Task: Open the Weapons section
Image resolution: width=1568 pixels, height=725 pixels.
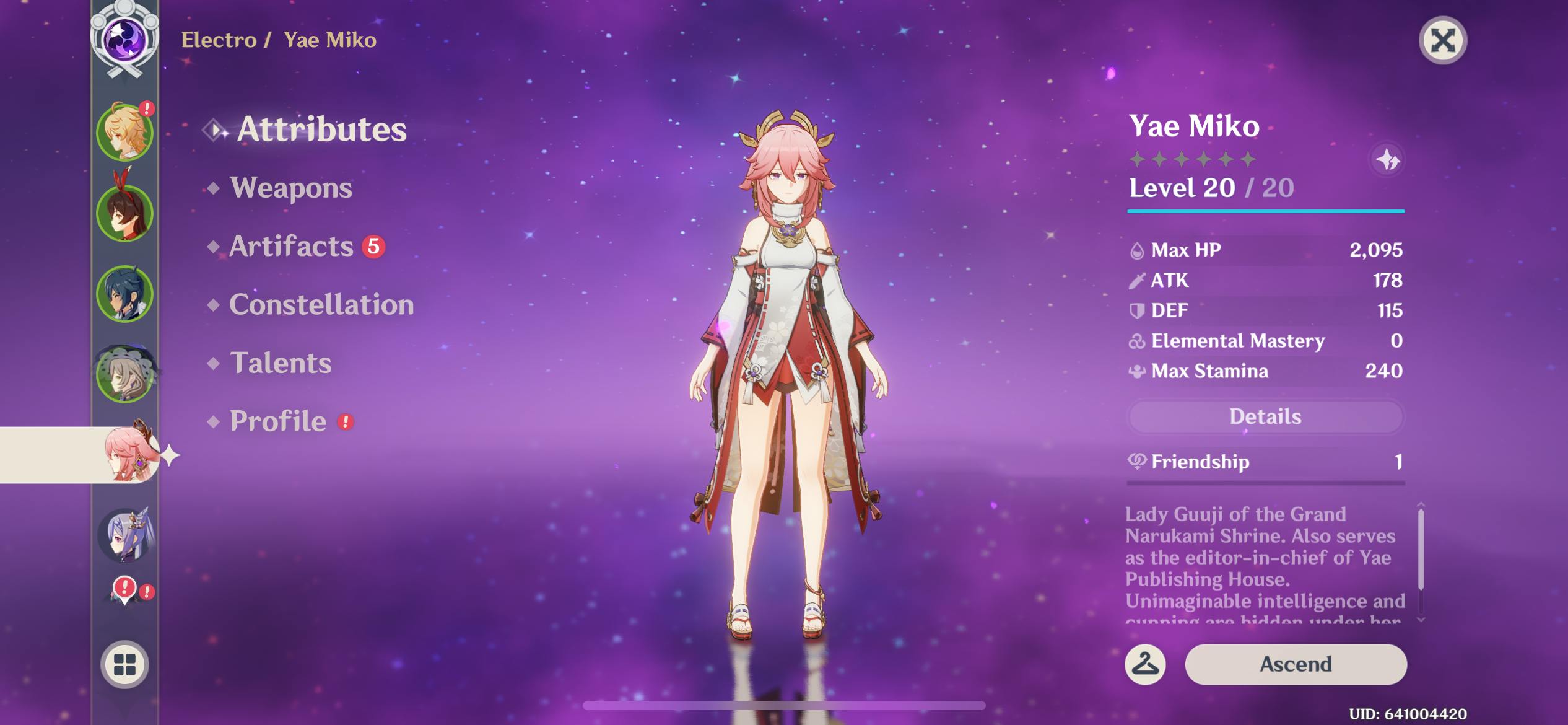Action: 290,187
